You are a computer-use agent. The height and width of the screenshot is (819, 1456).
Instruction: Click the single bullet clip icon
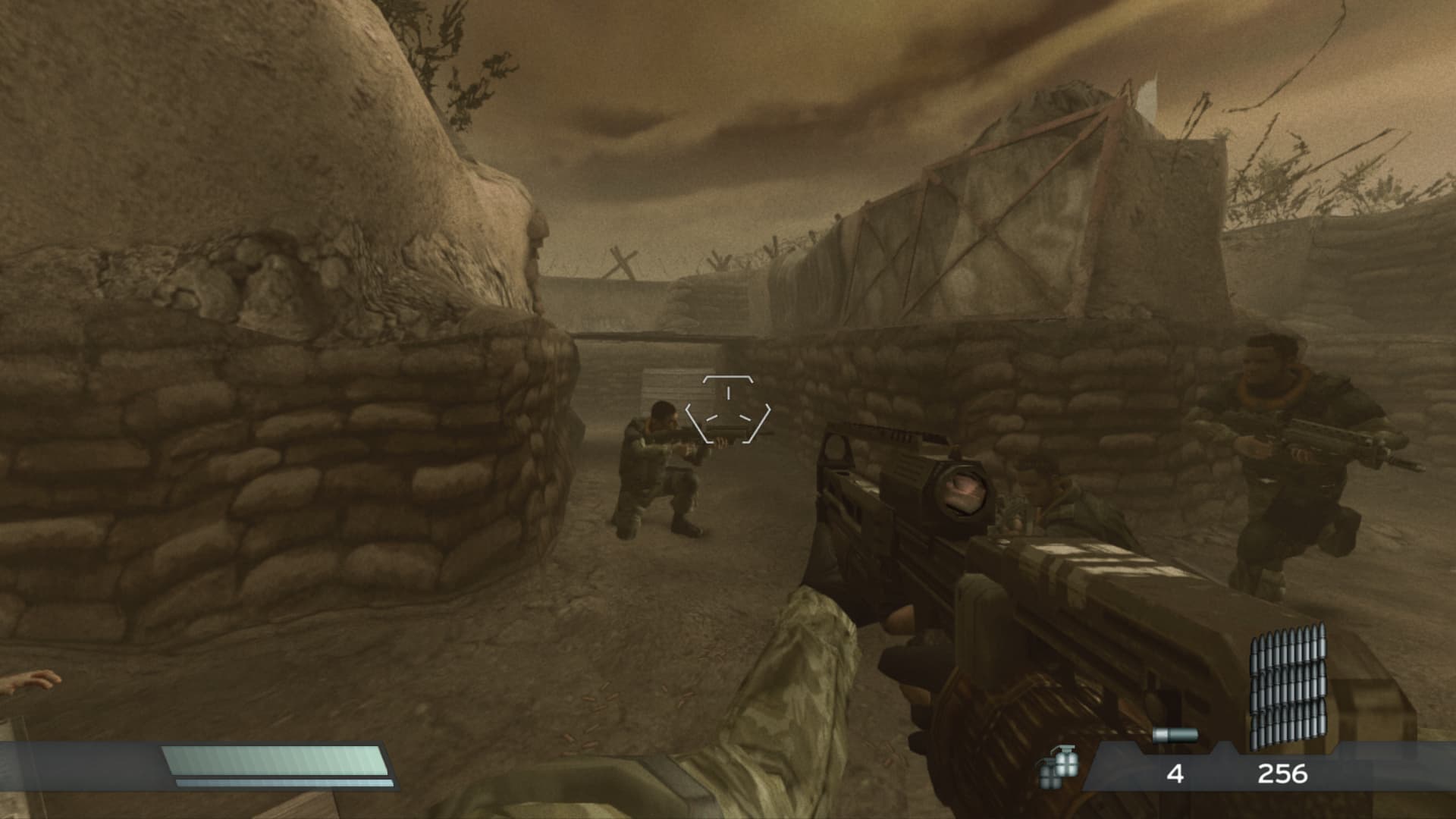(1175, 735)
